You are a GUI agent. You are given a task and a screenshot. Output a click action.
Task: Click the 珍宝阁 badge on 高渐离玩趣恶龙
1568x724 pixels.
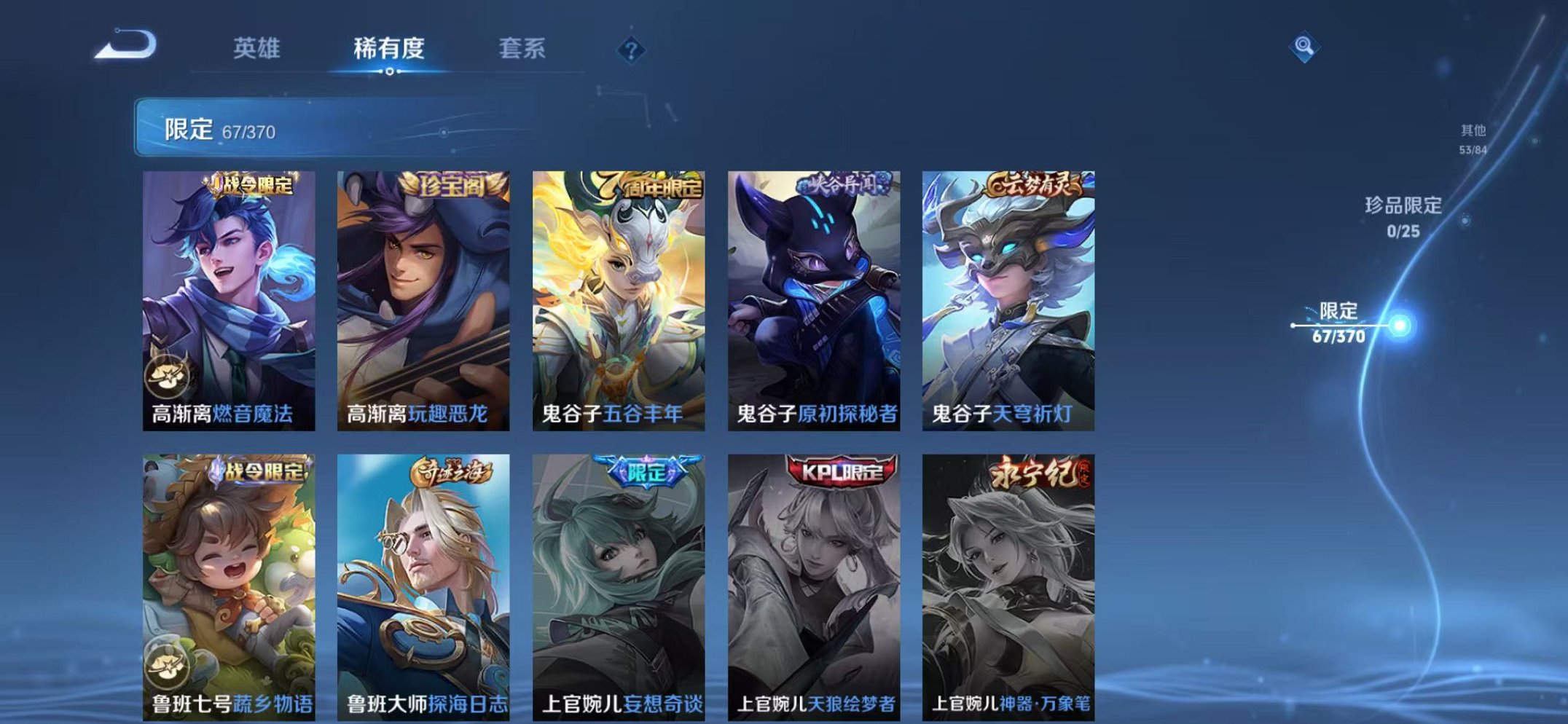pos(451,184)
